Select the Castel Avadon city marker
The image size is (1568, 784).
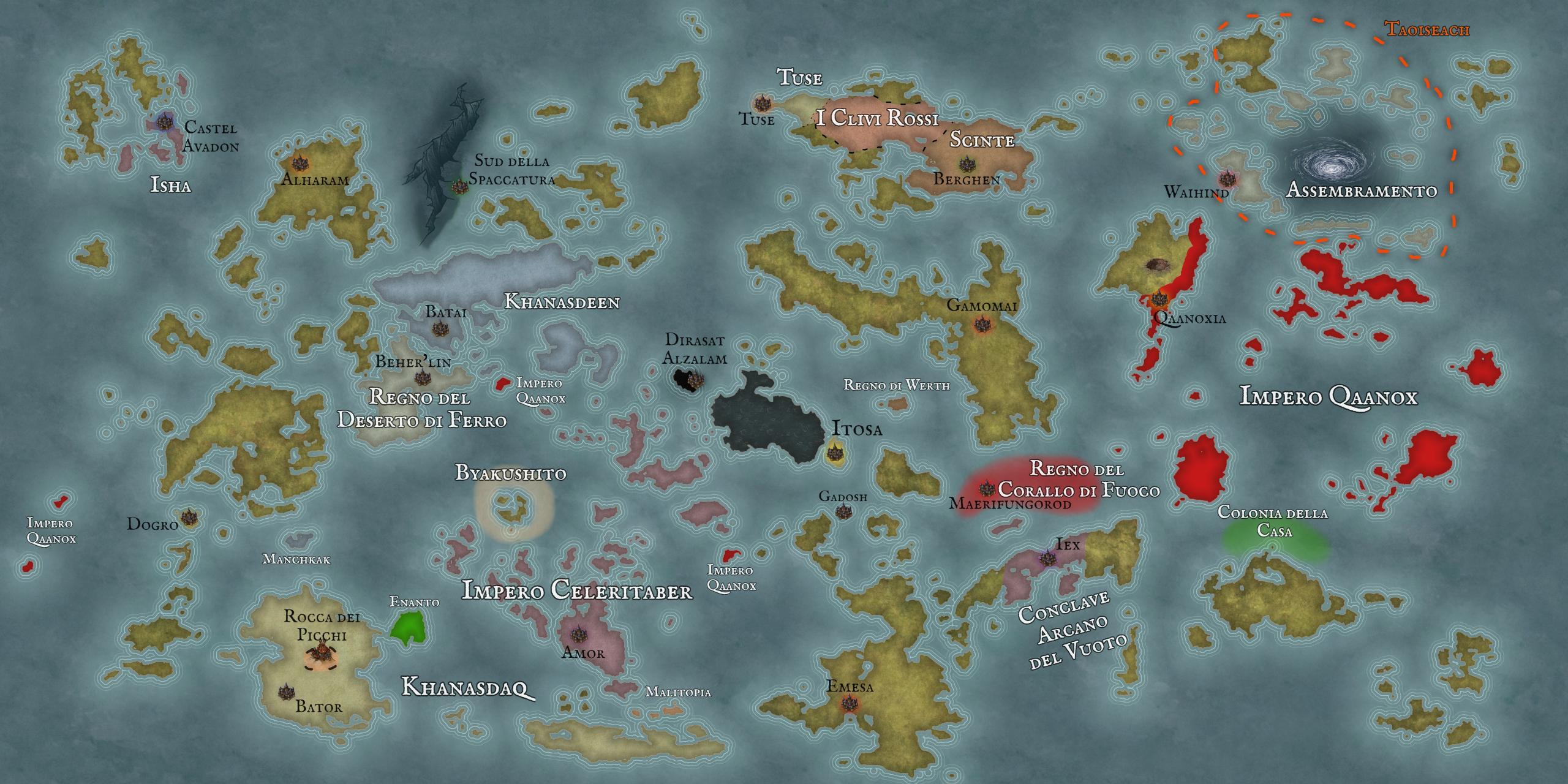point(163,121)
